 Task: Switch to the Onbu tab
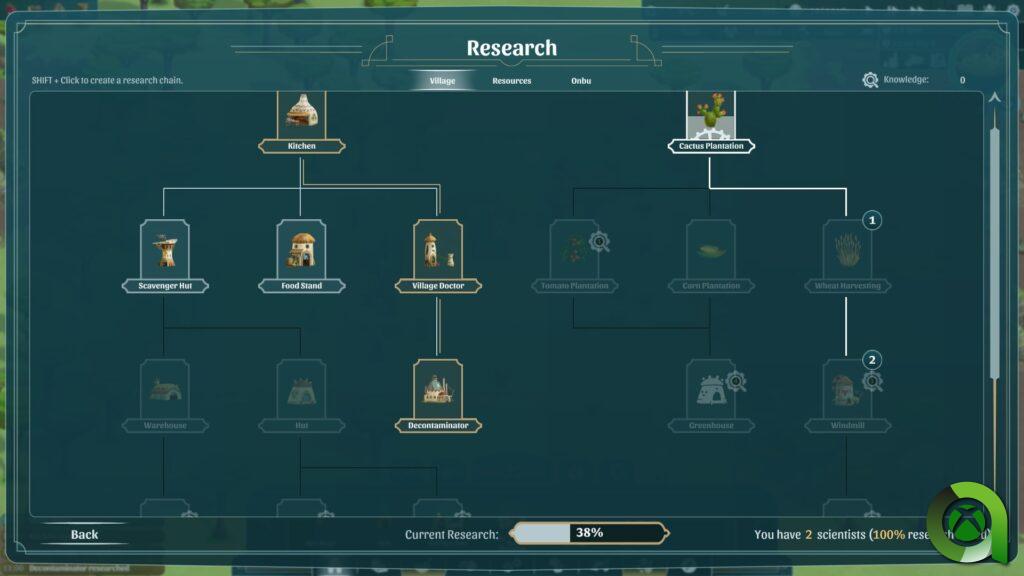pyautogui.click(x=581, y=81)
